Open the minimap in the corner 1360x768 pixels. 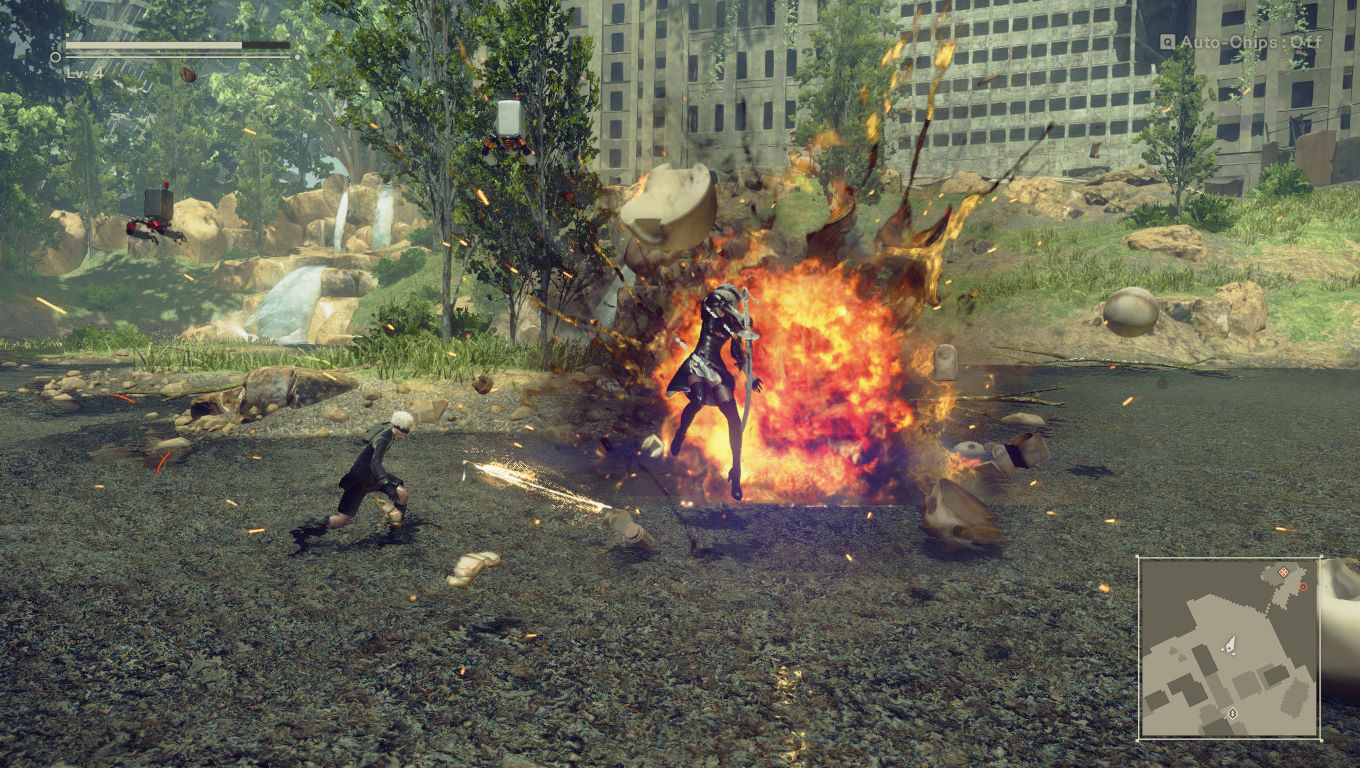(1229, 649)
